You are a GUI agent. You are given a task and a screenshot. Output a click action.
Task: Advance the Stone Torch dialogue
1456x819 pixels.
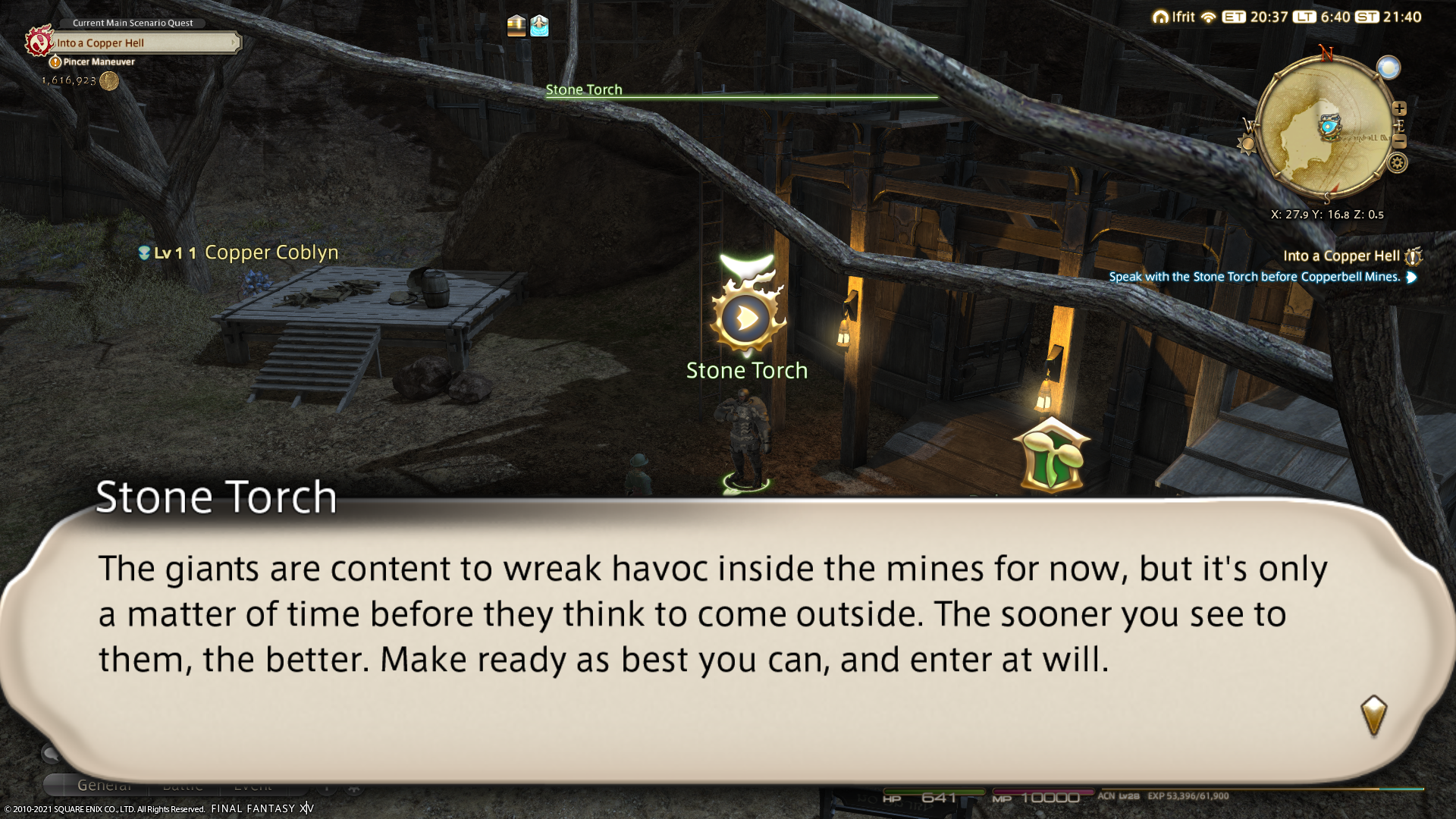1373,715
